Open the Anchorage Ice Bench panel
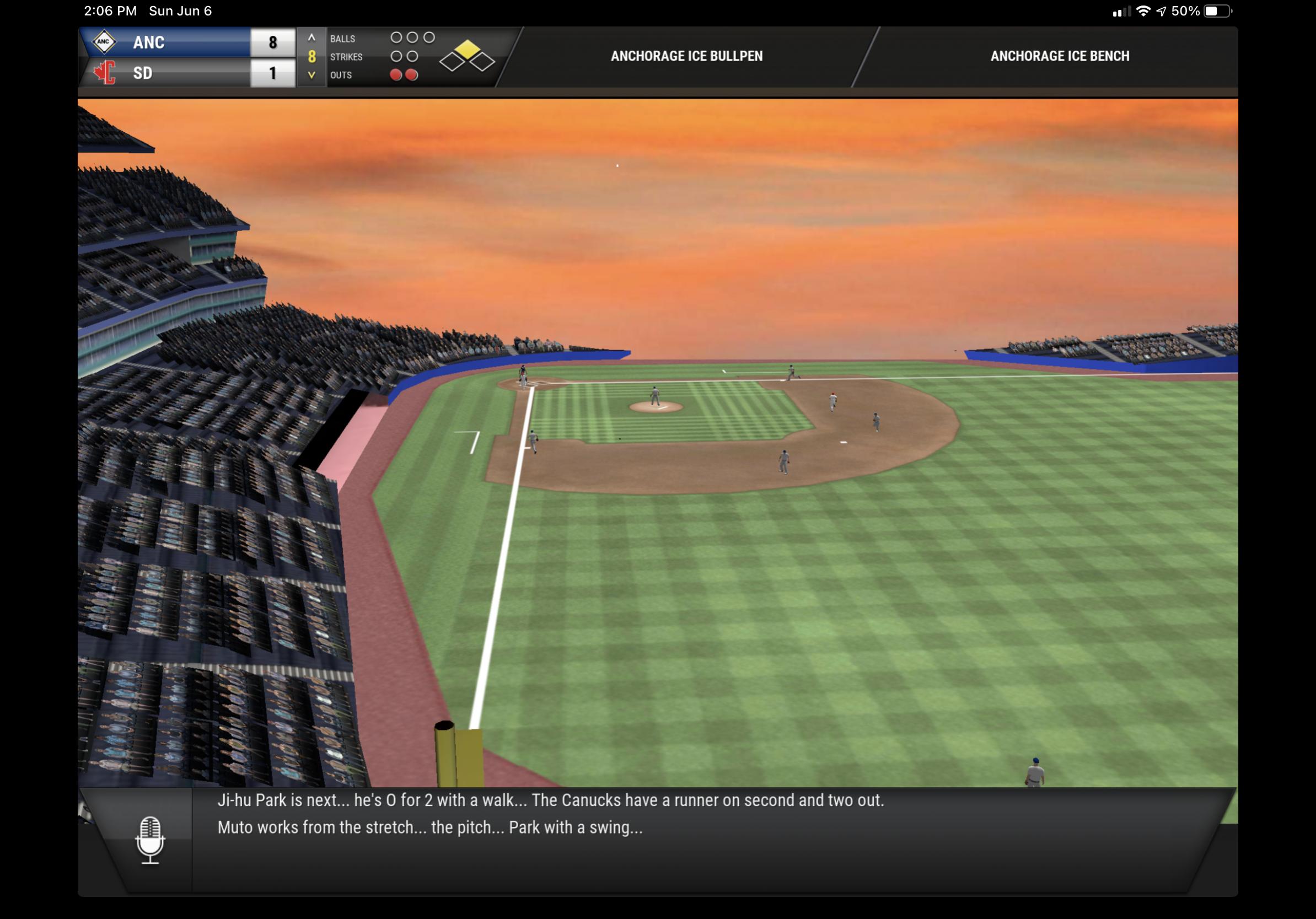 [1059, 56]
